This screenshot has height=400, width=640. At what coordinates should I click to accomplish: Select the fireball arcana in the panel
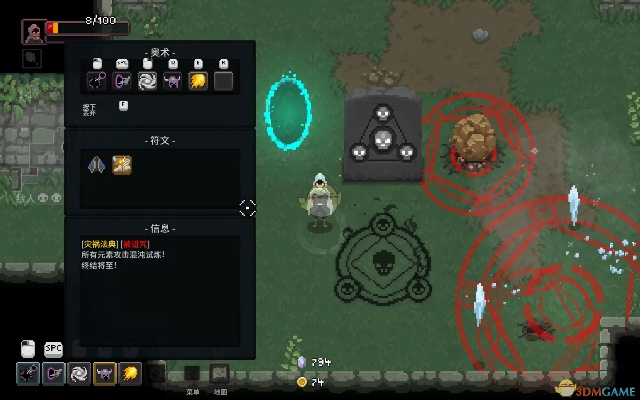198,81
